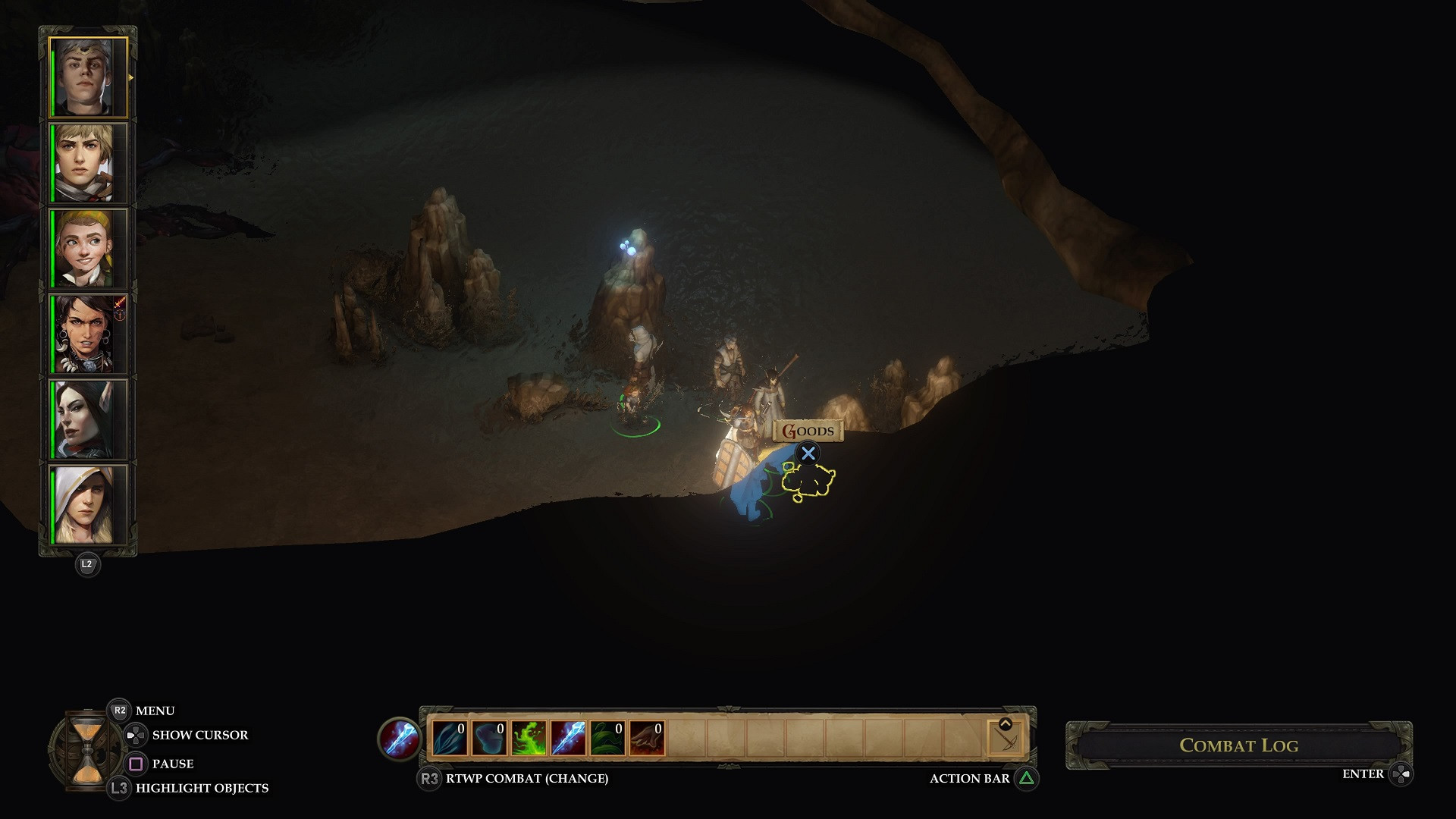The image size is (1456, 819).
Task: Use the red burning hand spell slot
Action: pyautogui.click(x=647, y=739)
